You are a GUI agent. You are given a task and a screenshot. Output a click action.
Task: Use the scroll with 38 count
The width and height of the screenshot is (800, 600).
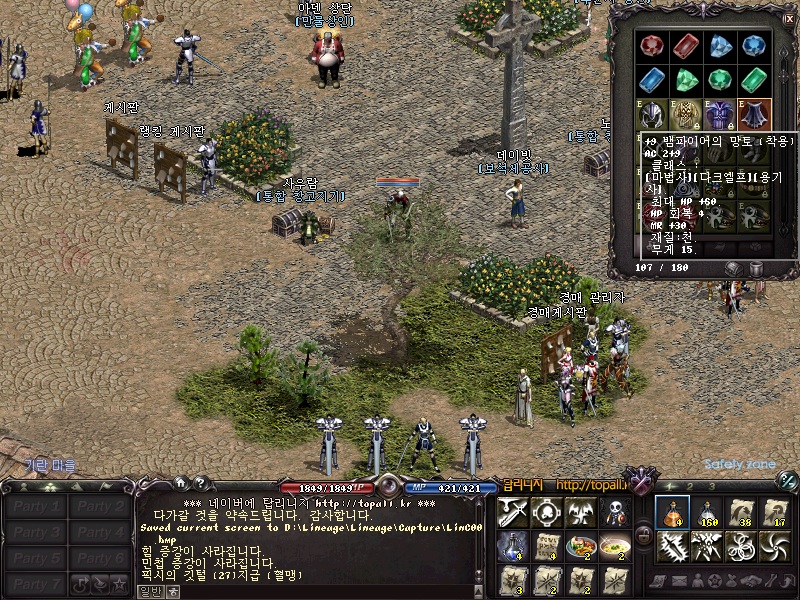[x=742, y=513]
